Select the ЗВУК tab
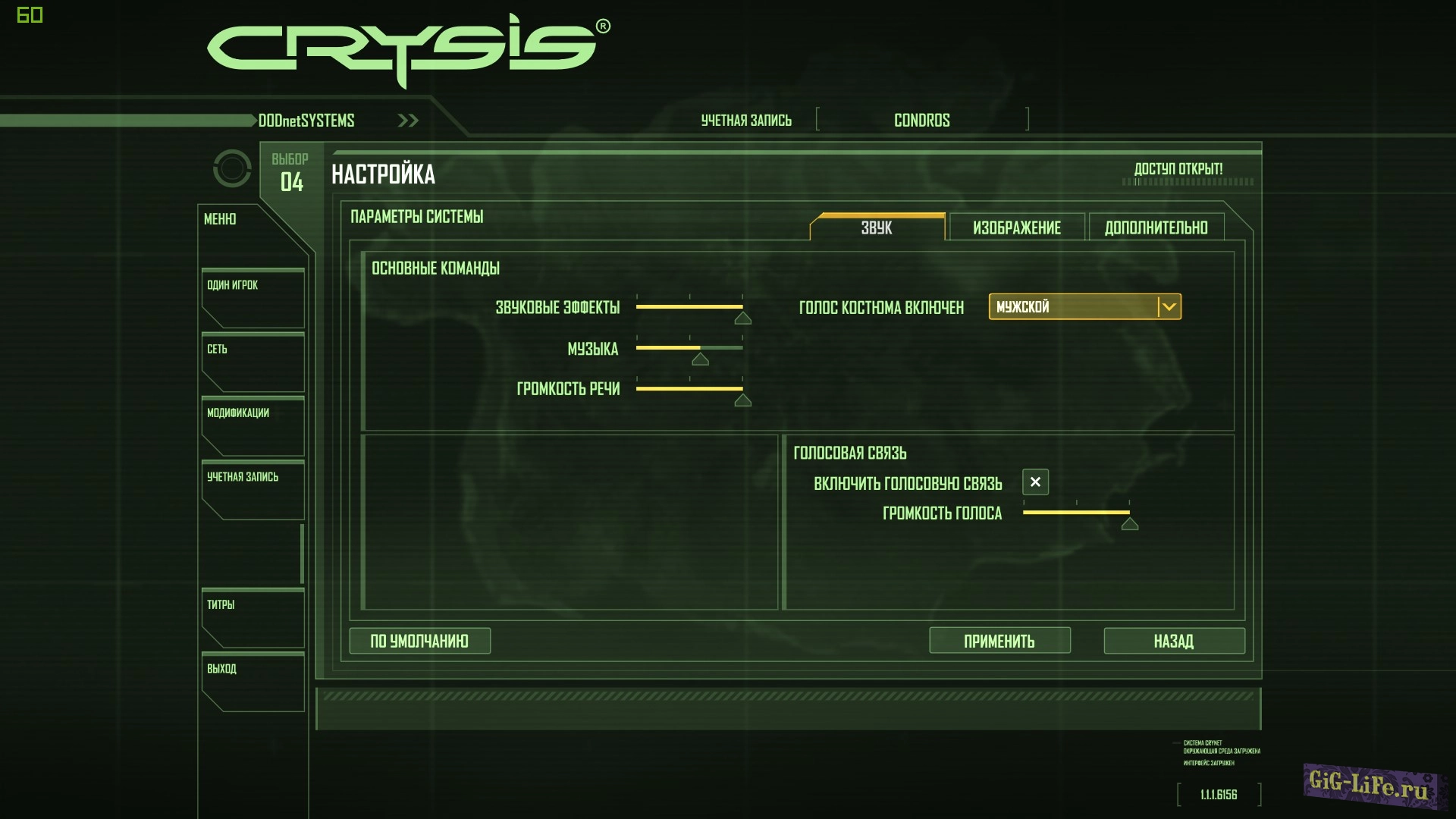 point(877,227)
